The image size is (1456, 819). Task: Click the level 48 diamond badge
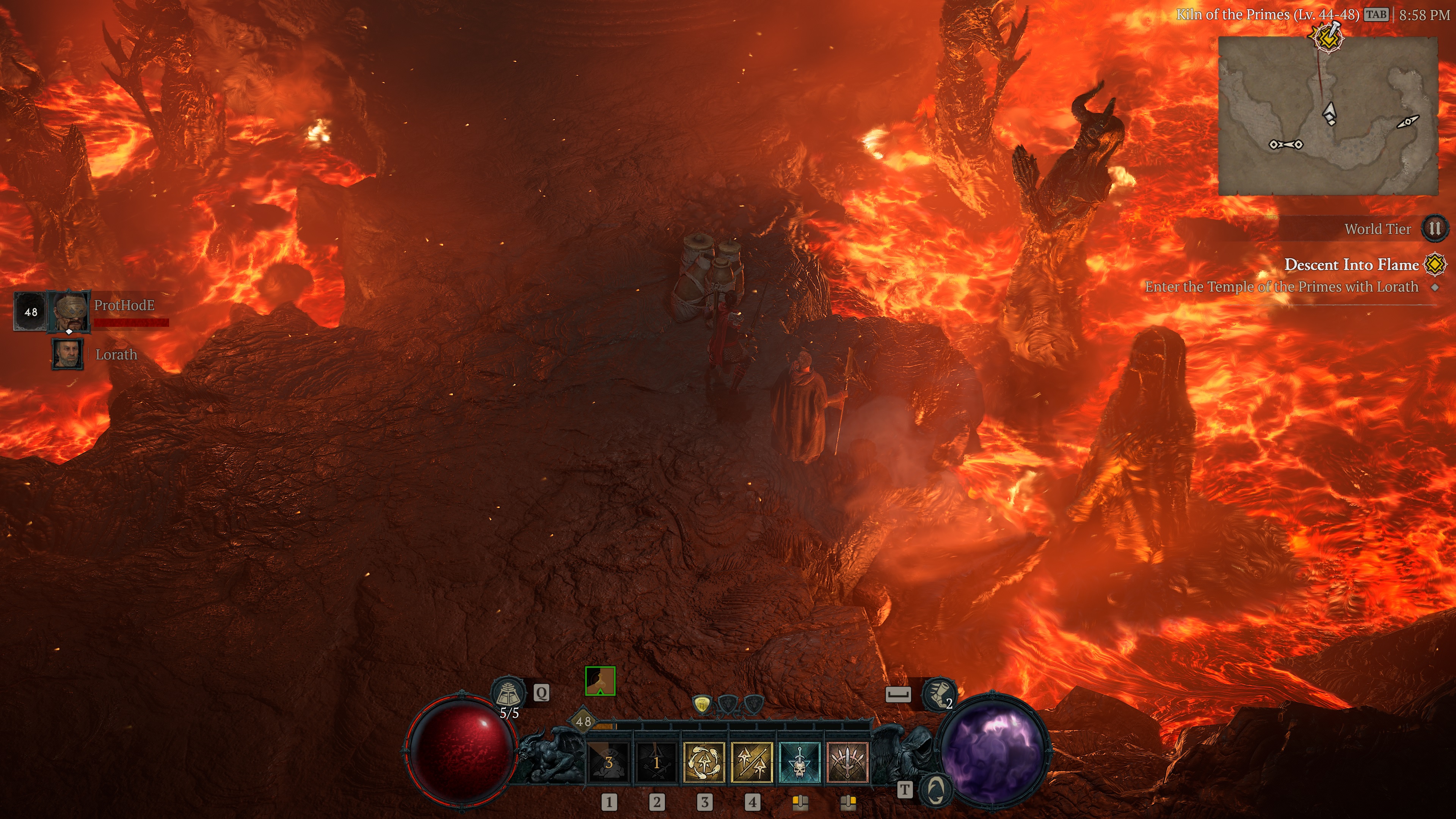(x=583, y=721)
